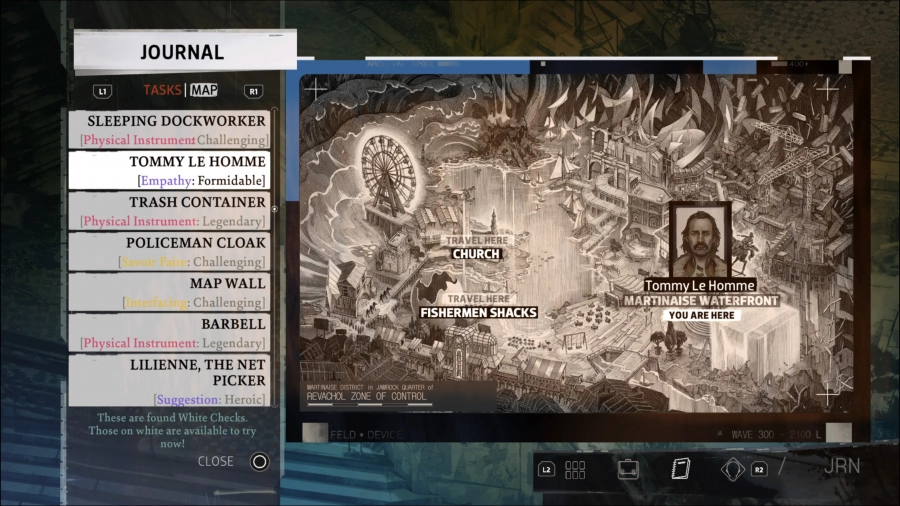
Task: Open the thought cabinet head icon
Action: tap(733, 469)
